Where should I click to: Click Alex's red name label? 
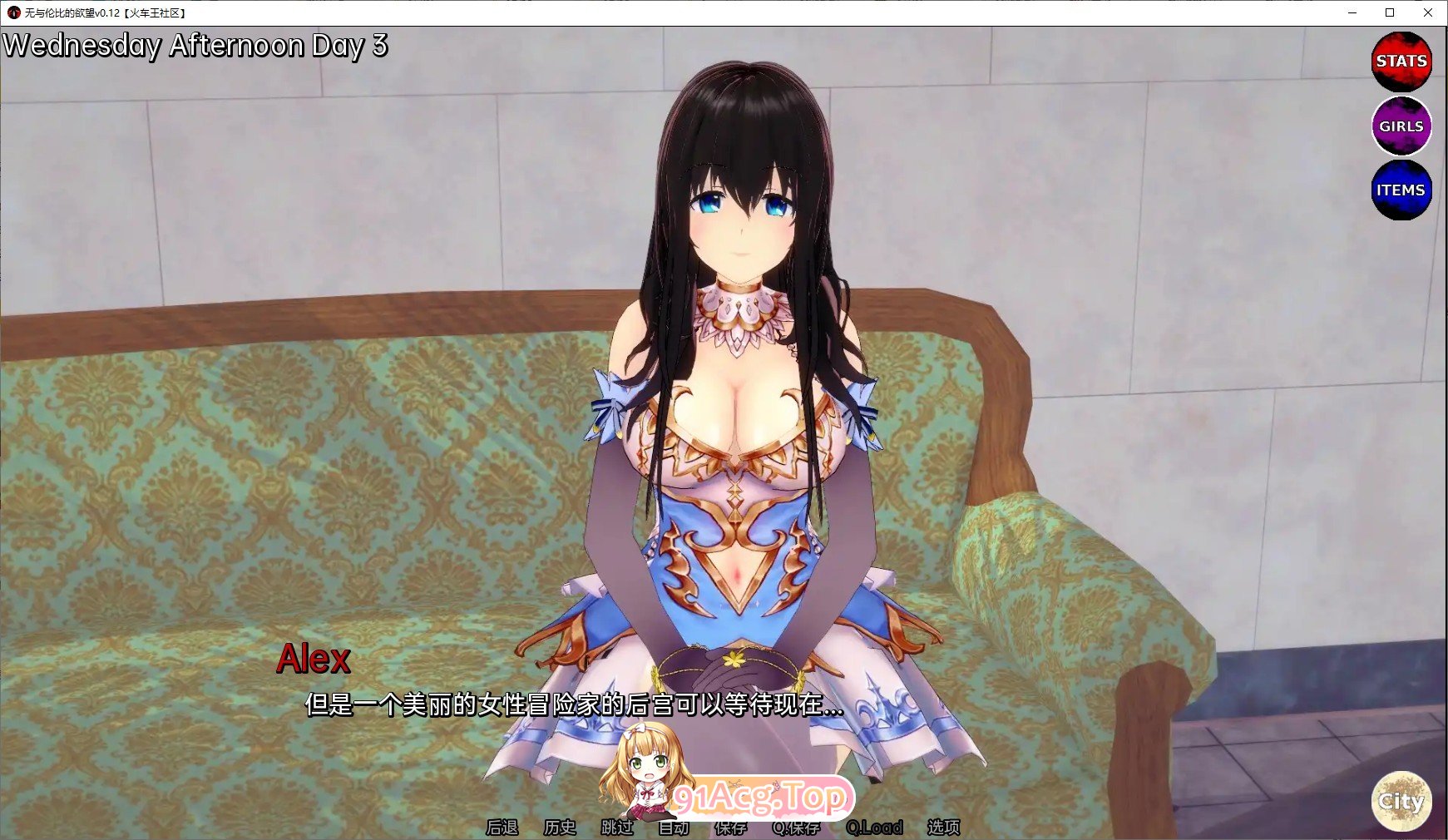pos(314,660)
